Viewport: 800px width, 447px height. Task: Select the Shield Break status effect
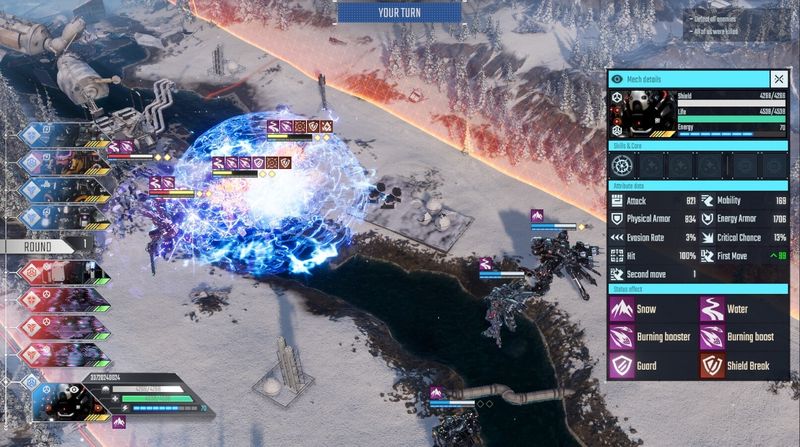click(711, 366)
